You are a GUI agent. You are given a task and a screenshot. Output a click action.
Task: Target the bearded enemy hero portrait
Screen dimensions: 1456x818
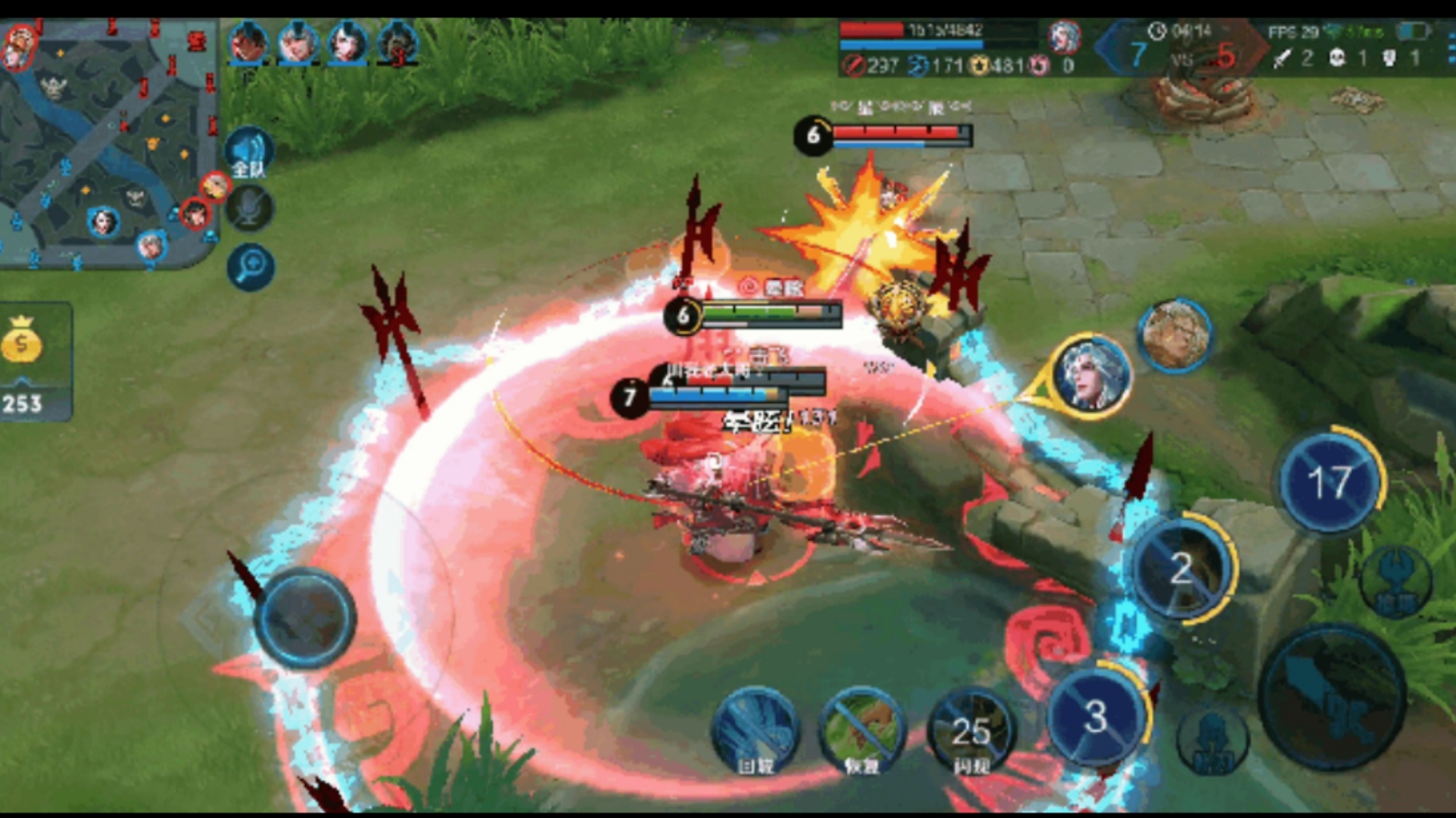[x=1175, y=335]
